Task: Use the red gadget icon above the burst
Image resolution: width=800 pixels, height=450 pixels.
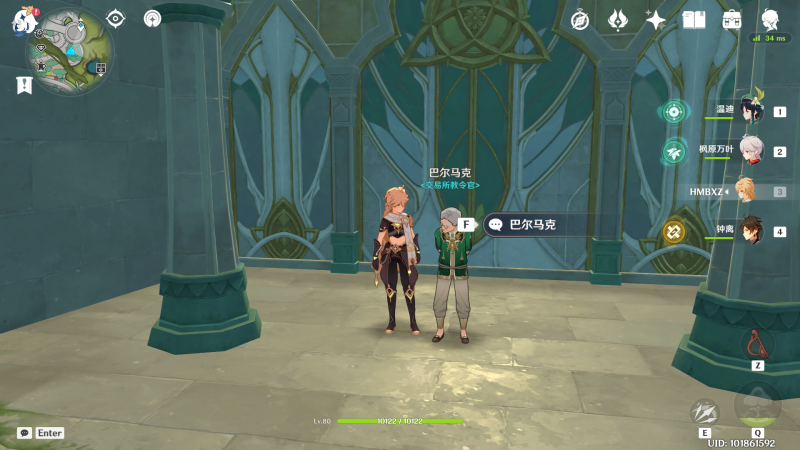Action: (757, 345)
